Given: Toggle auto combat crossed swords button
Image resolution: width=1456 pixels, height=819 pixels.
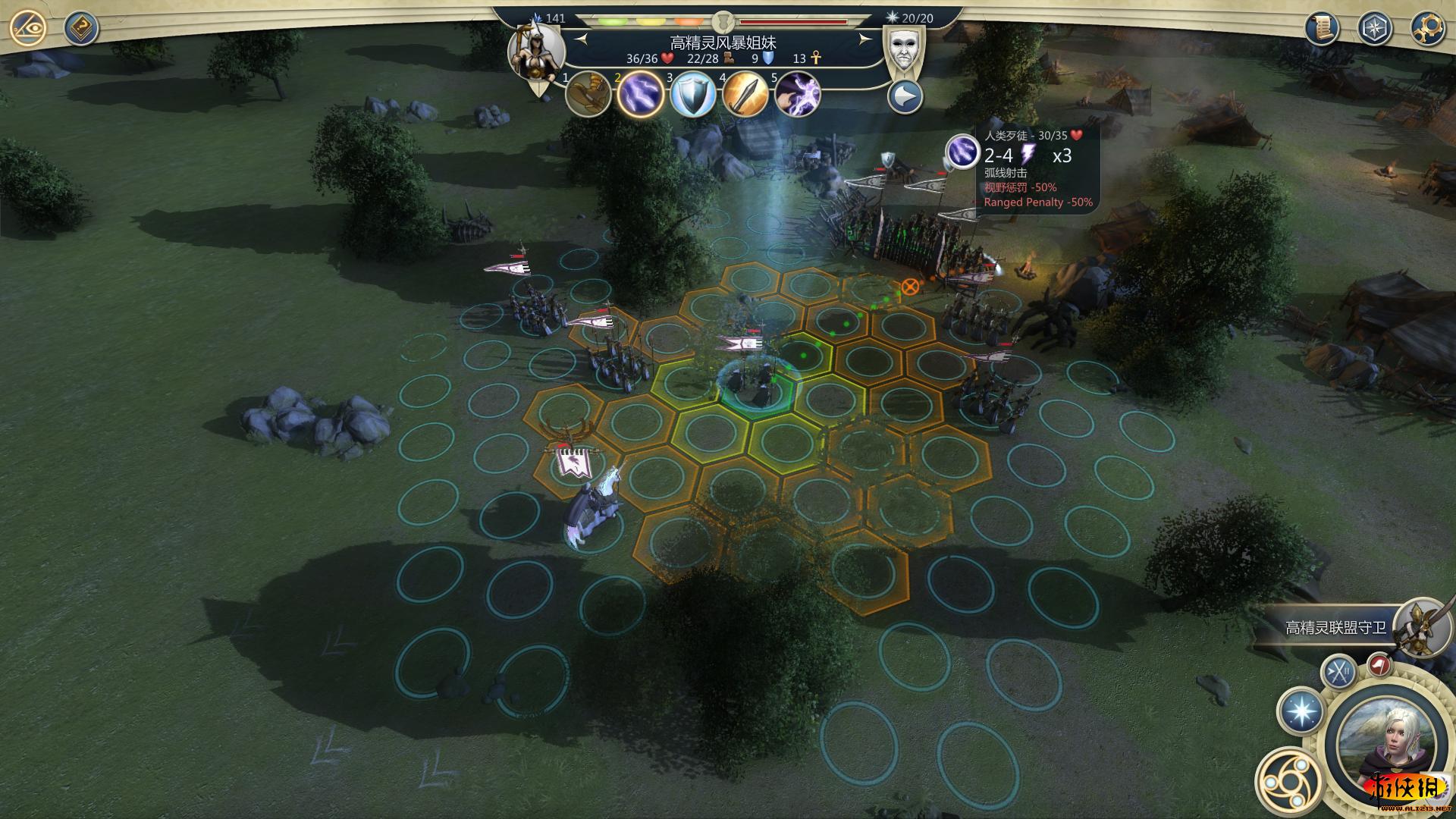Looking at the screenshot, I should pyautogui.click(x=1339, y=671).
